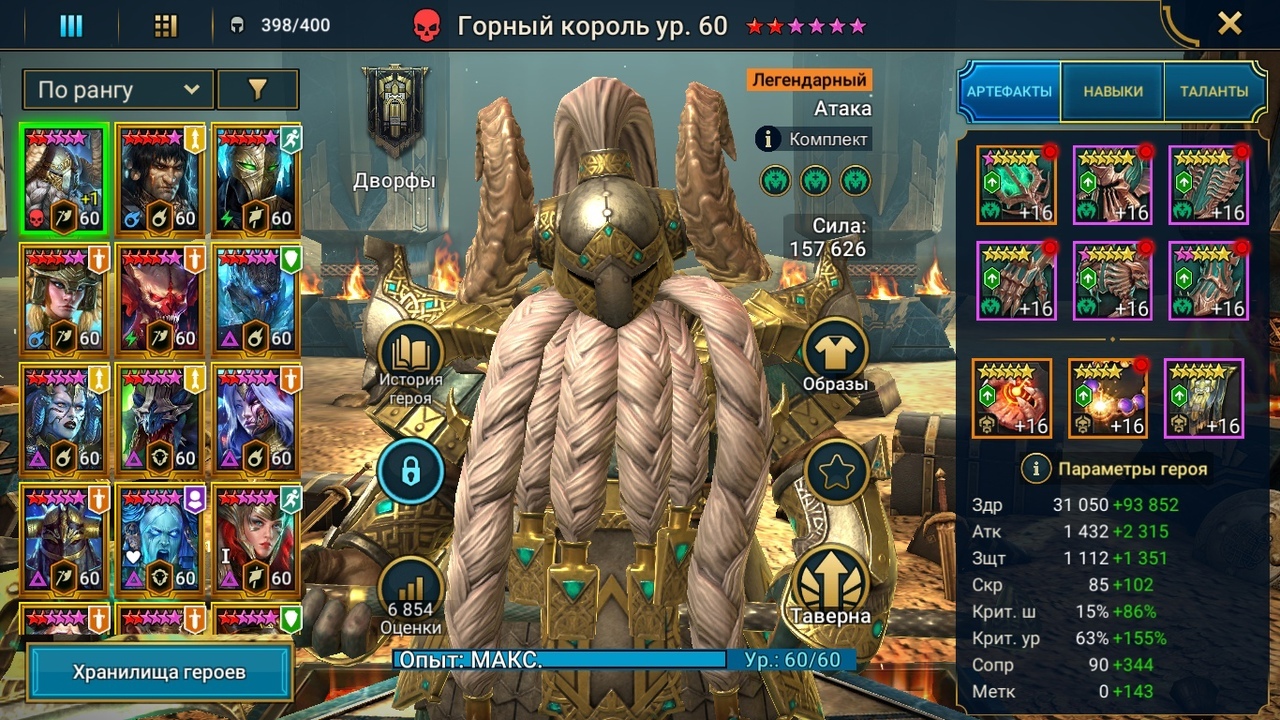Open the По рангу sorting dropdown

118,90
